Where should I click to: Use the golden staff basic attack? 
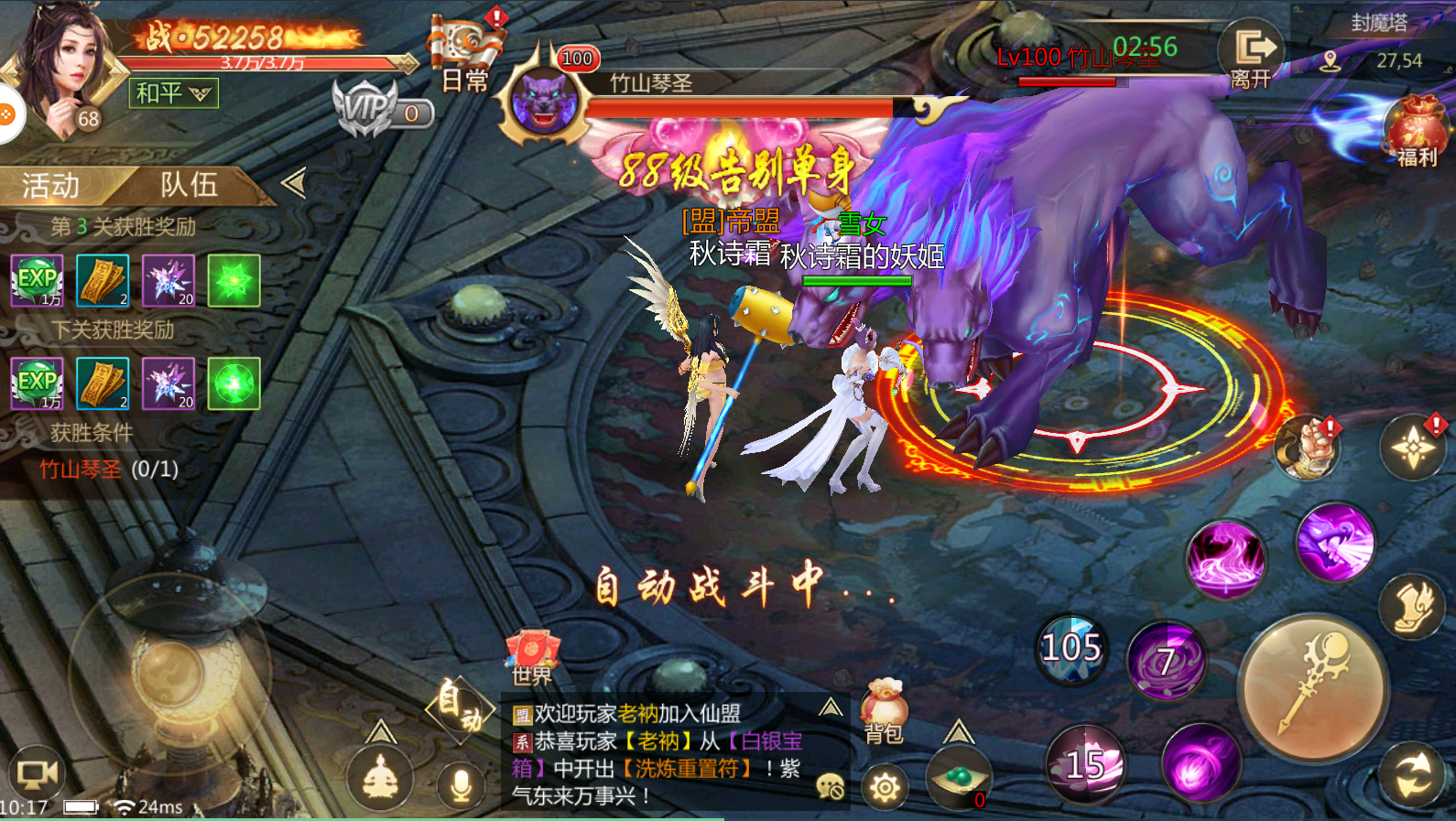[x=1313, y=688]
